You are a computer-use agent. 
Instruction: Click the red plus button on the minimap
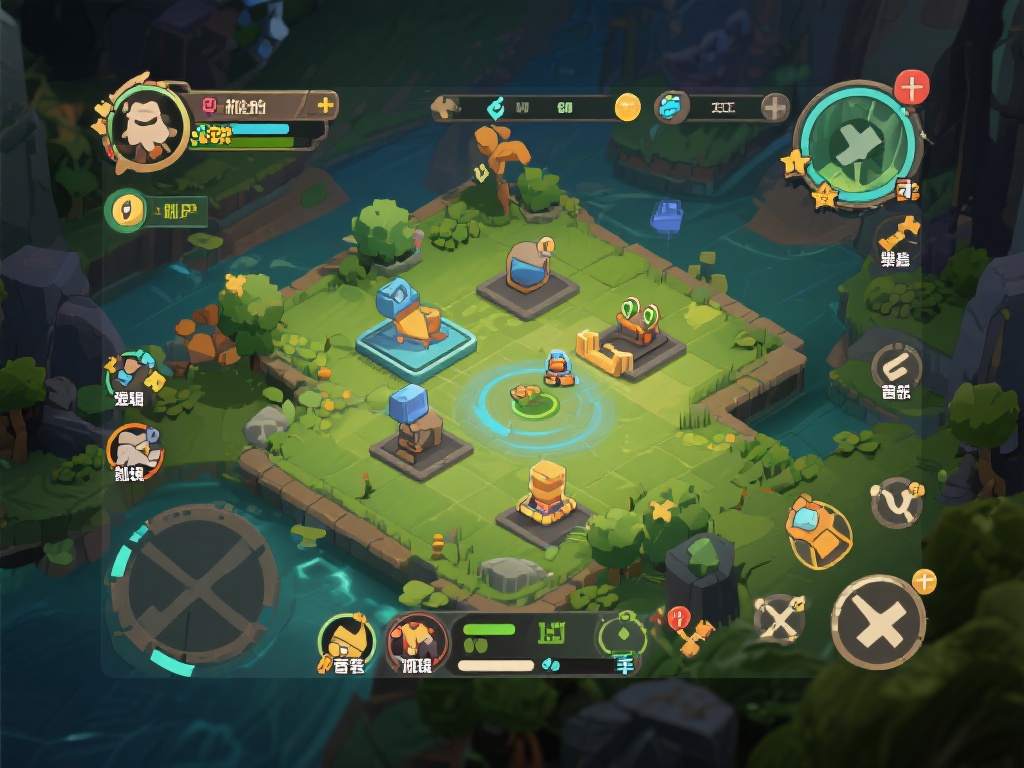(911, 88)
